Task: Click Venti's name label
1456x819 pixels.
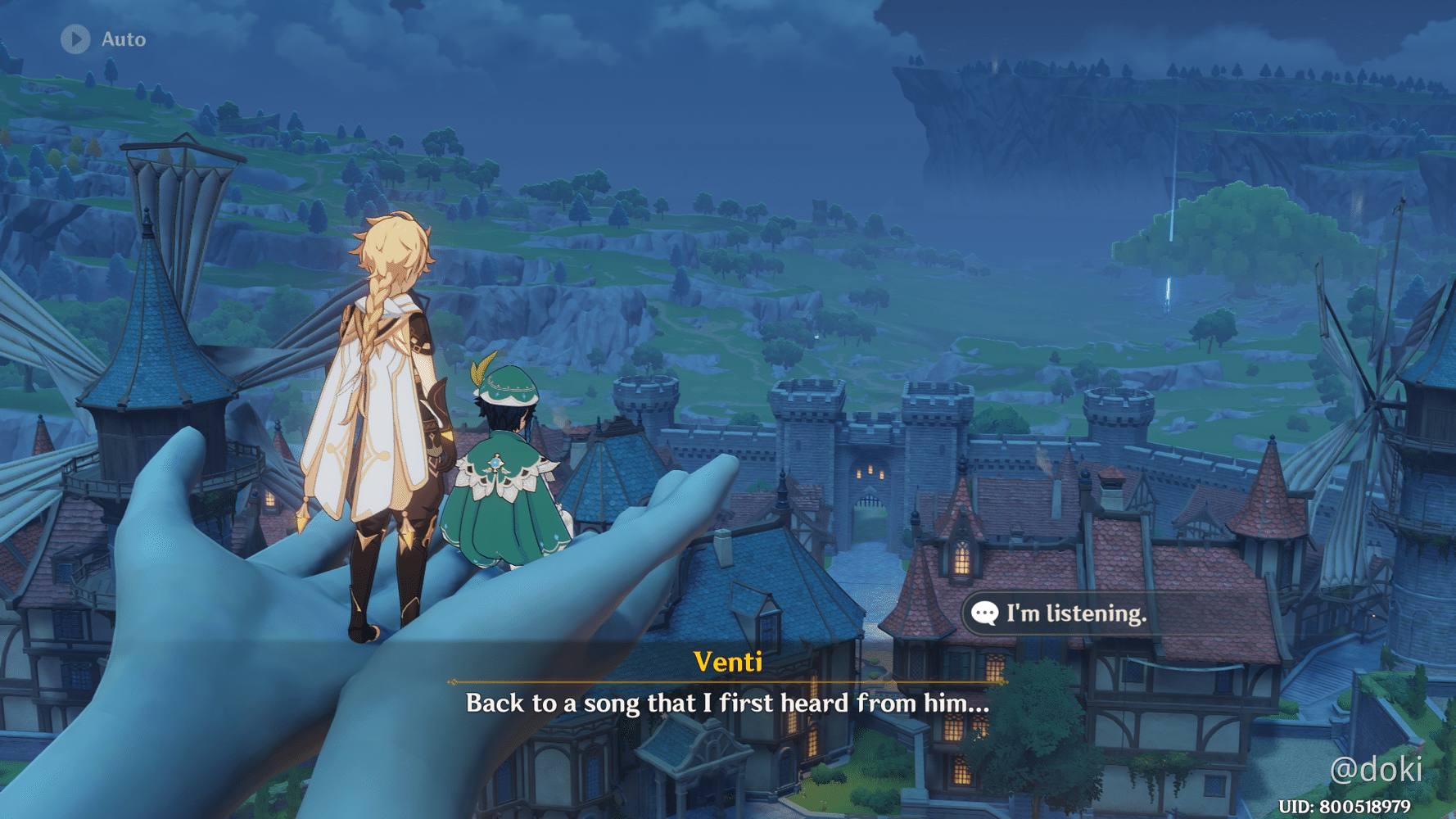Action: pos(728,663)
